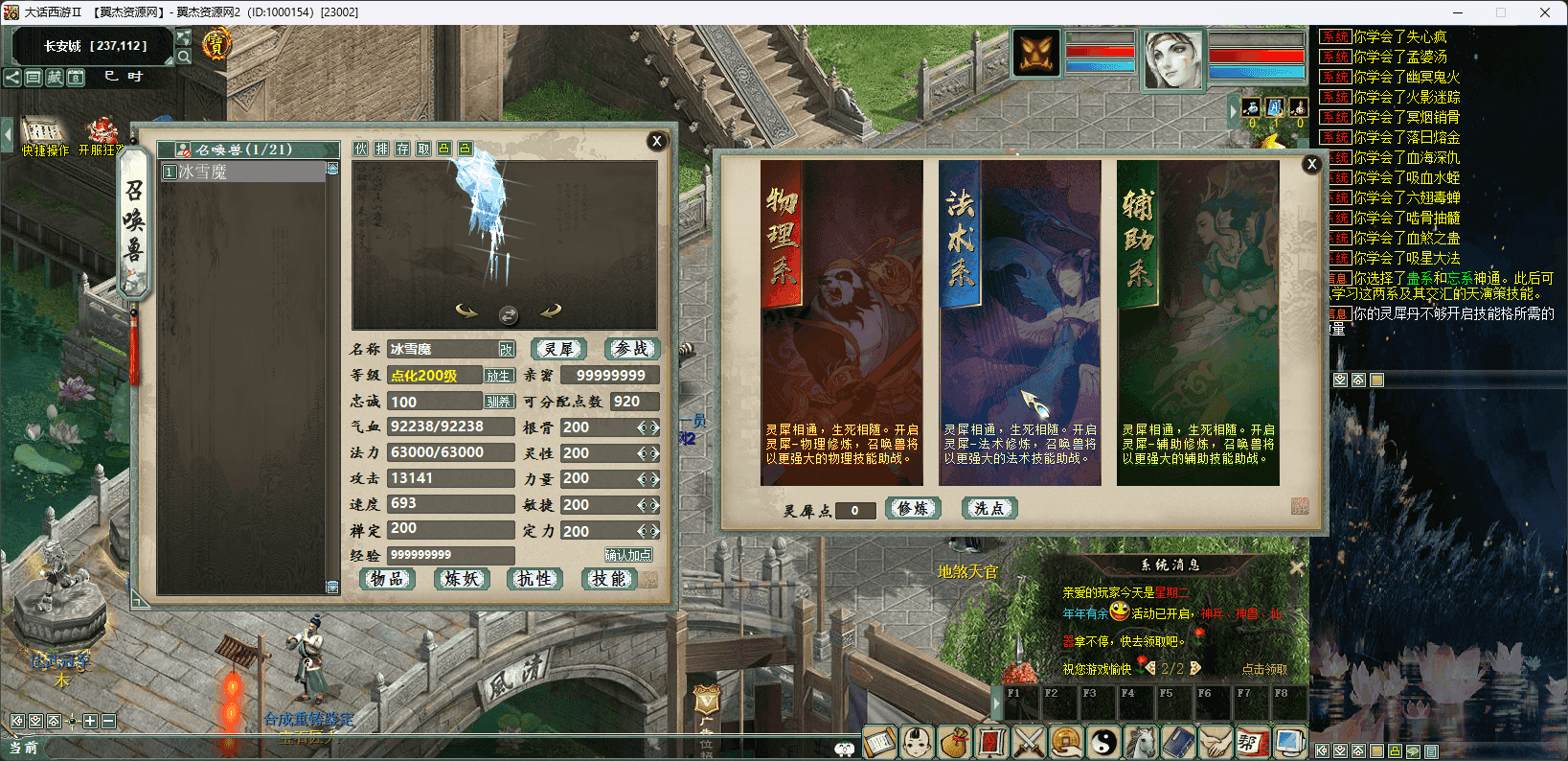Rename the pet with the 改 button
This screenshot has width=1568, height=761.
click(x=506, y=350)
